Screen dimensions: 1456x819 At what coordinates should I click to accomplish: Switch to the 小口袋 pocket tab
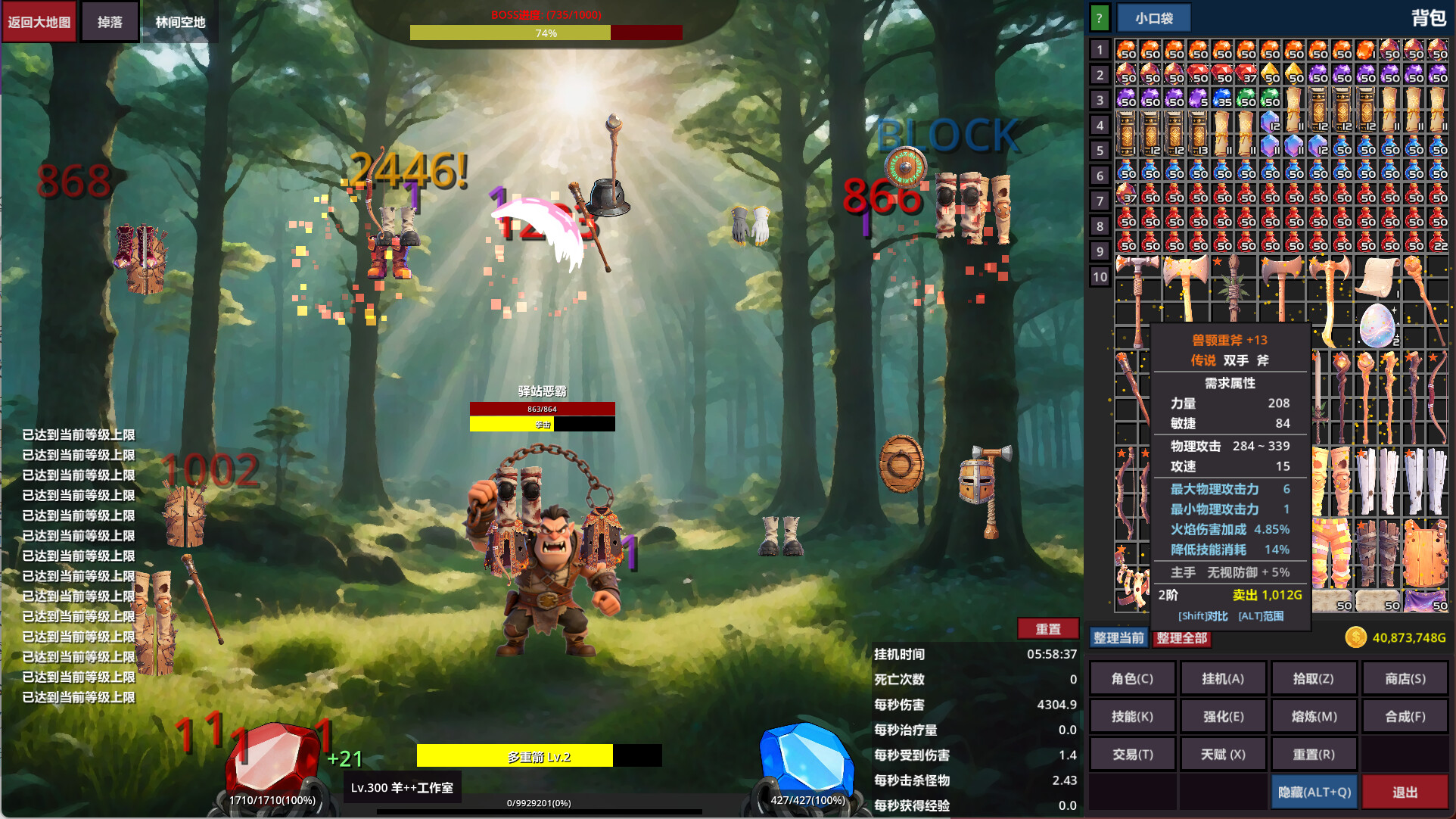1156,17
